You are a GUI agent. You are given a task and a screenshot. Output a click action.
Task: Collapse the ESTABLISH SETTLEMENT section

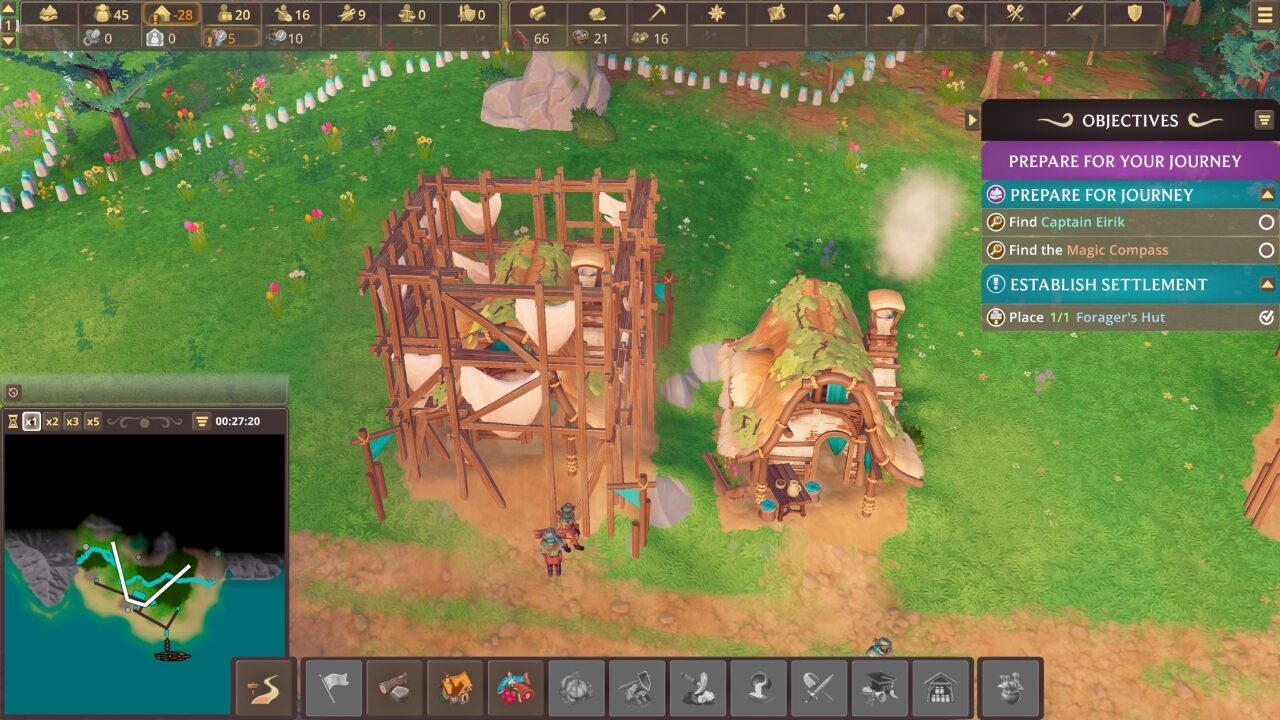click(1268, 284)
